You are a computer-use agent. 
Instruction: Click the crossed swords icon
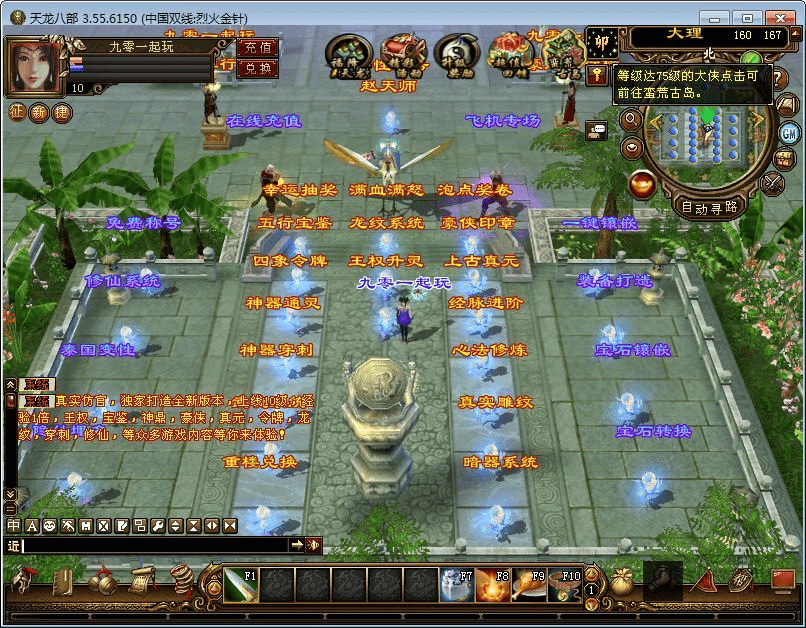pyautogui.click(x=773, y=183)
